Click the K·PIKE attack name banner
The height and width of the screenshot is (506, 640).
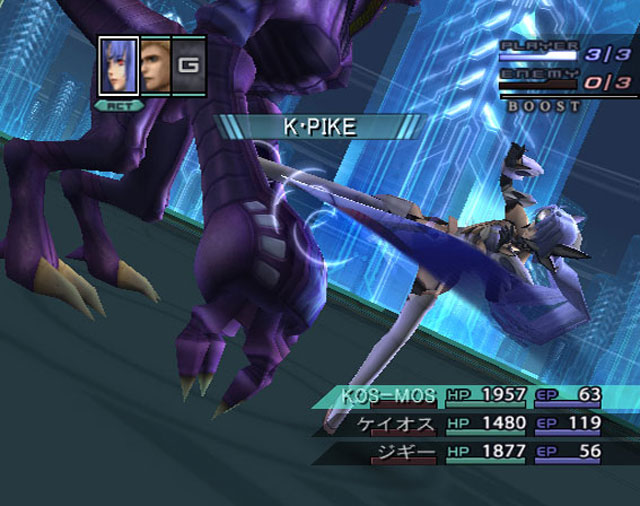319,127
